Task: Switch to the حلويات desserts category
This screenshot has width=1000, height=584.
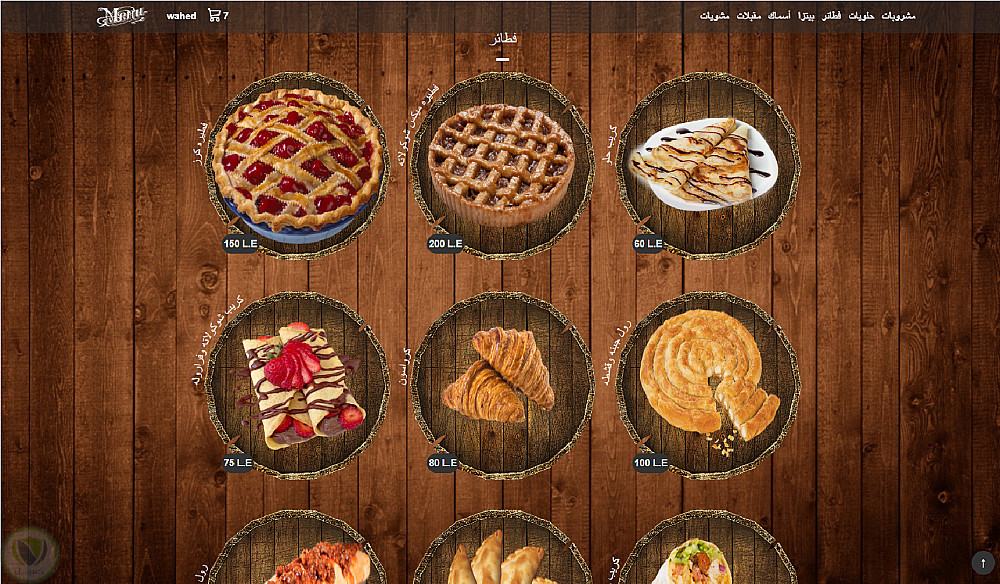Action: 862,16
